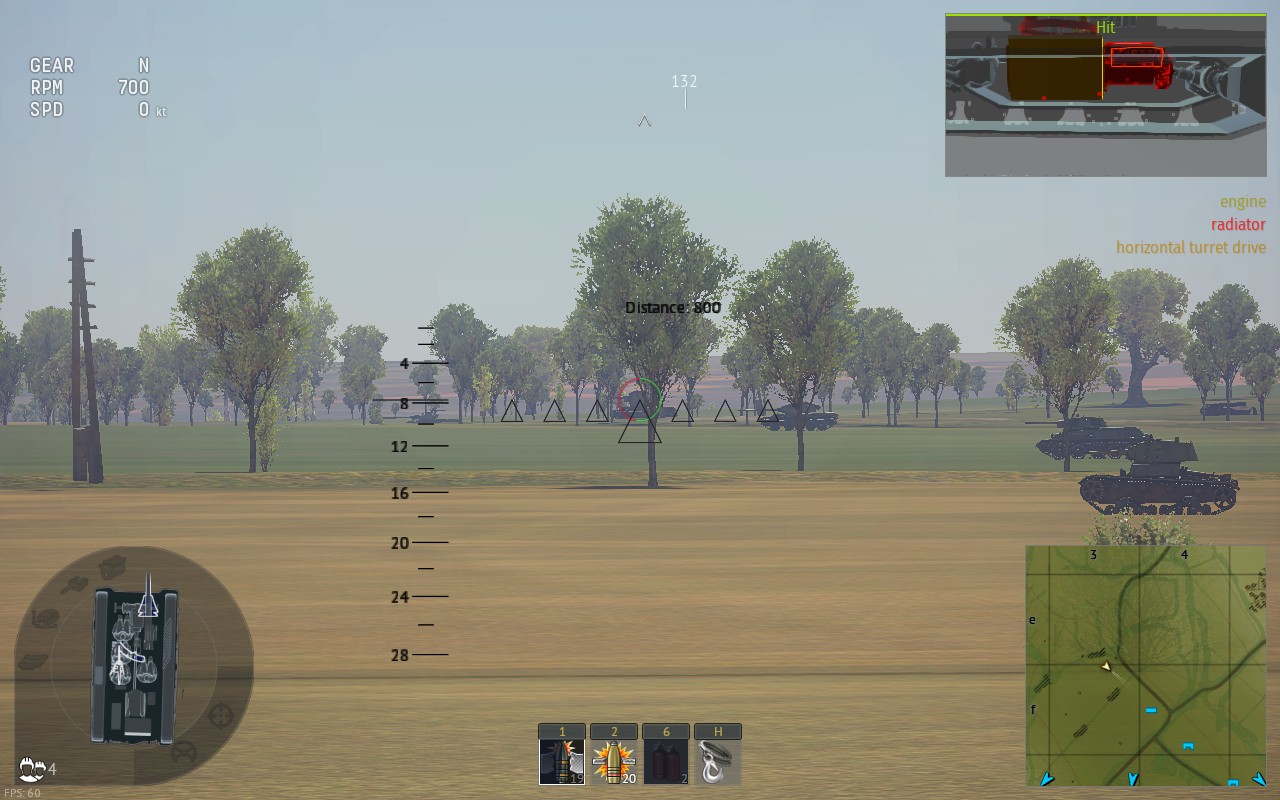Click the Hit notification text
The height and width of the screenshot is (800, 1280).
[x=1104, y=27]
